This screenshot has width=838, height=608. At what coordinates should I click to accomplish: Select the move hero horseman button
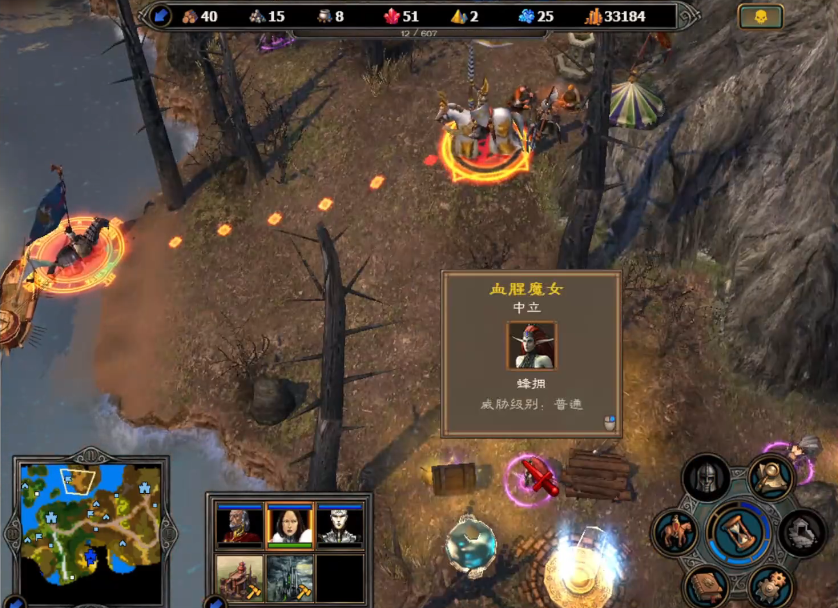point(675,531)
